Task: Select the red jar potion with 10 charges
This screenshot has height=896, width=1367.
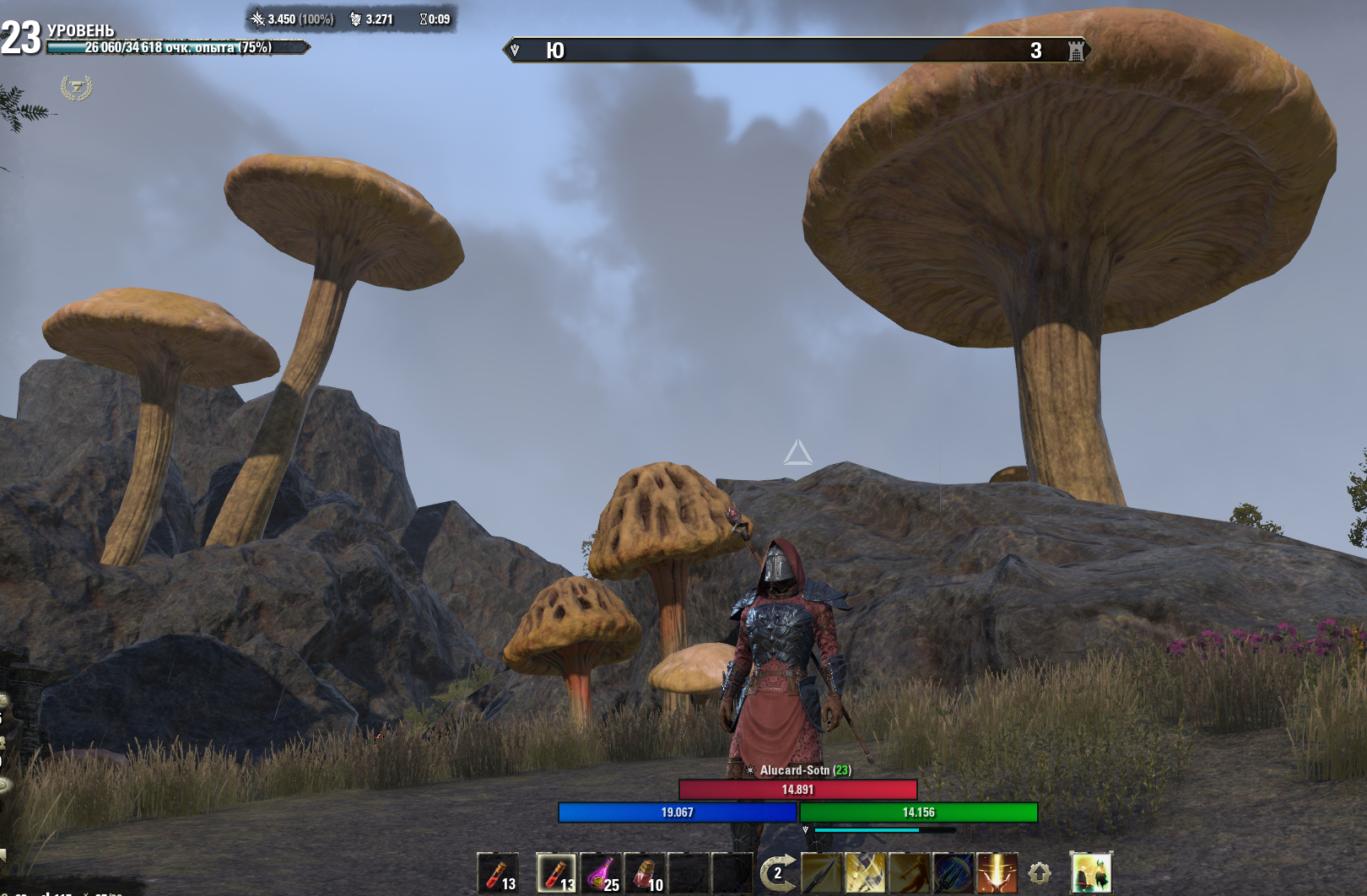Action: click(x=646, y=873)
